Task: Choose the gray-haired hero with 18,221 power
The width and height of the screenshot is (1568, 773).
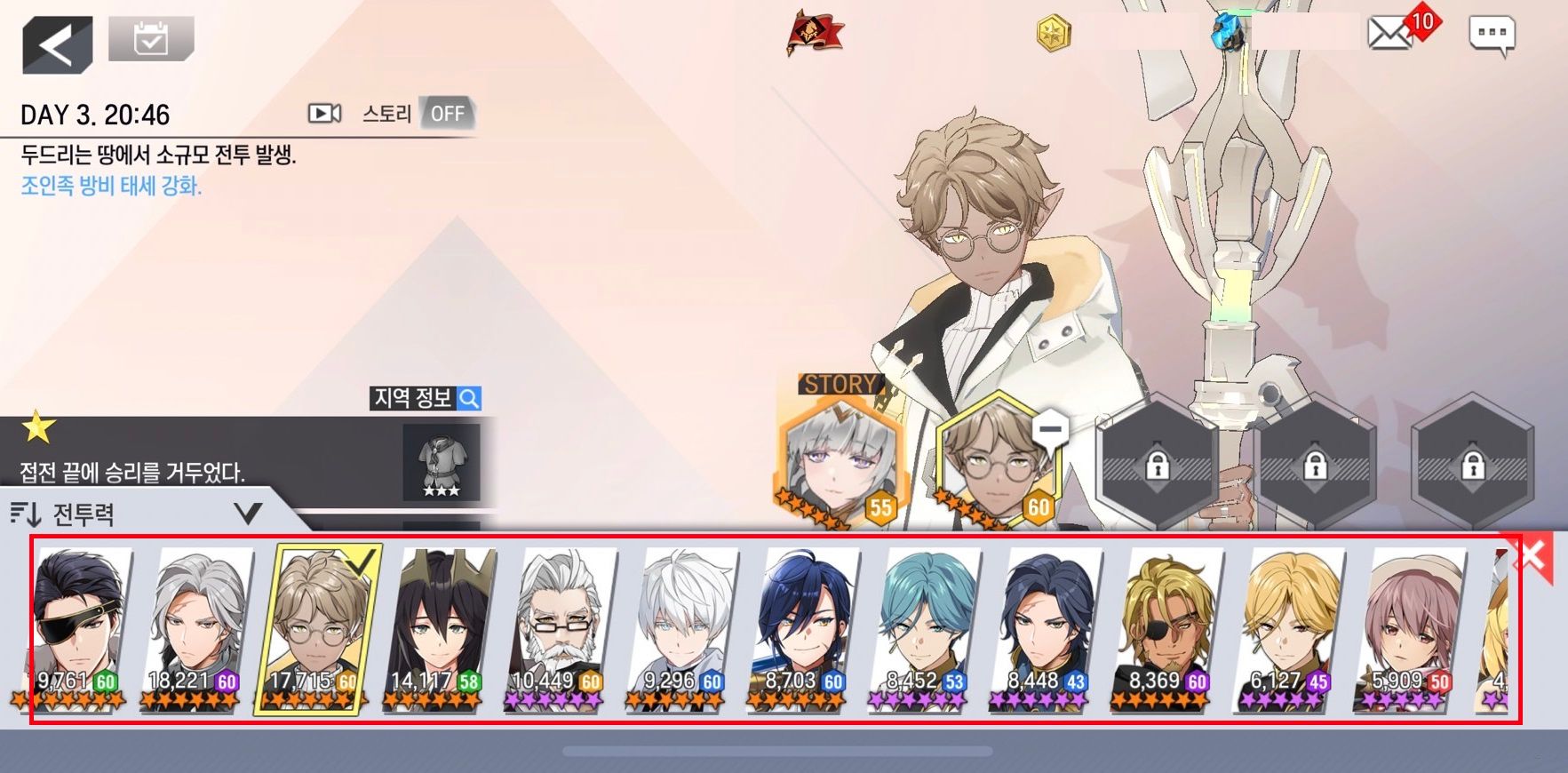Action: coord(199,627)
